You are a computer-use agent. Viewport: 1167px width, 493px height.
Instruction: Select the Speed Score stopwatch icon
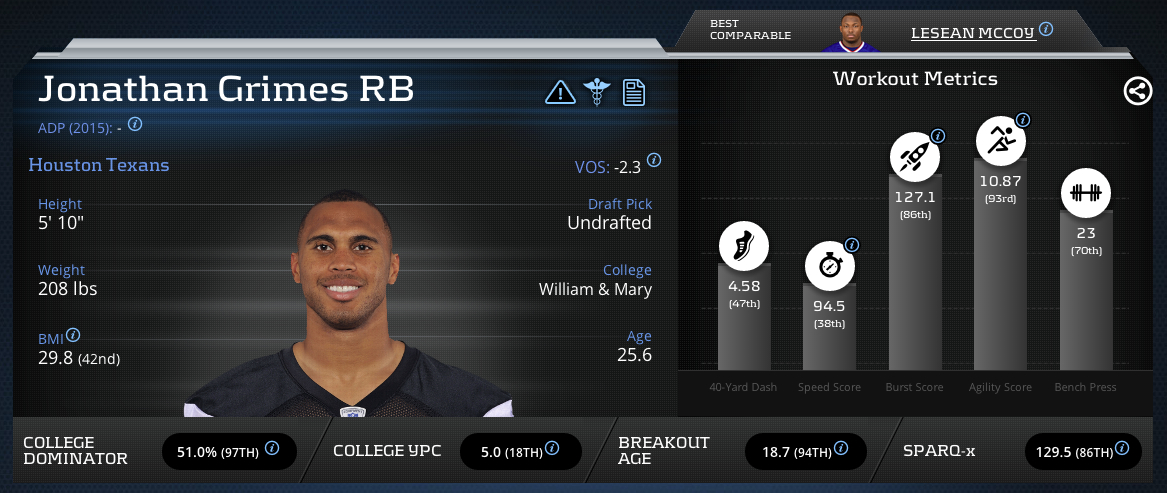[x=830, y=266]
